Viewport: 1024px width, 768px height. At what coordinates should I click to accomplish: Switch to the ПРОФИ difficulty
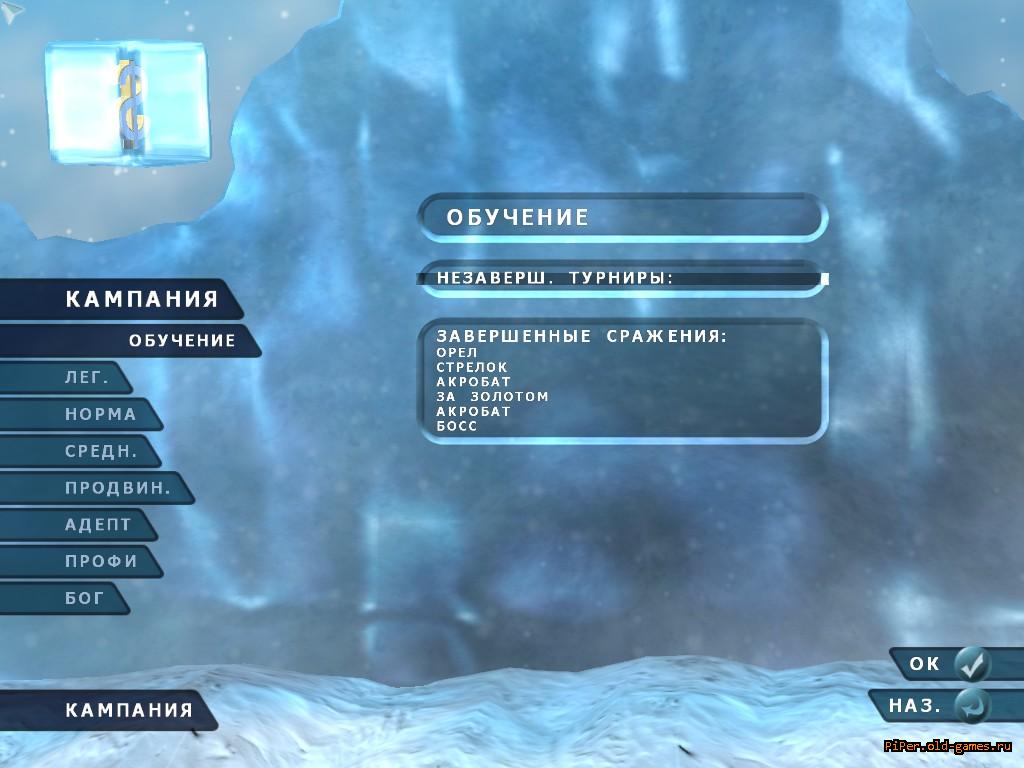pyautogui.click(x=101, y=561)
